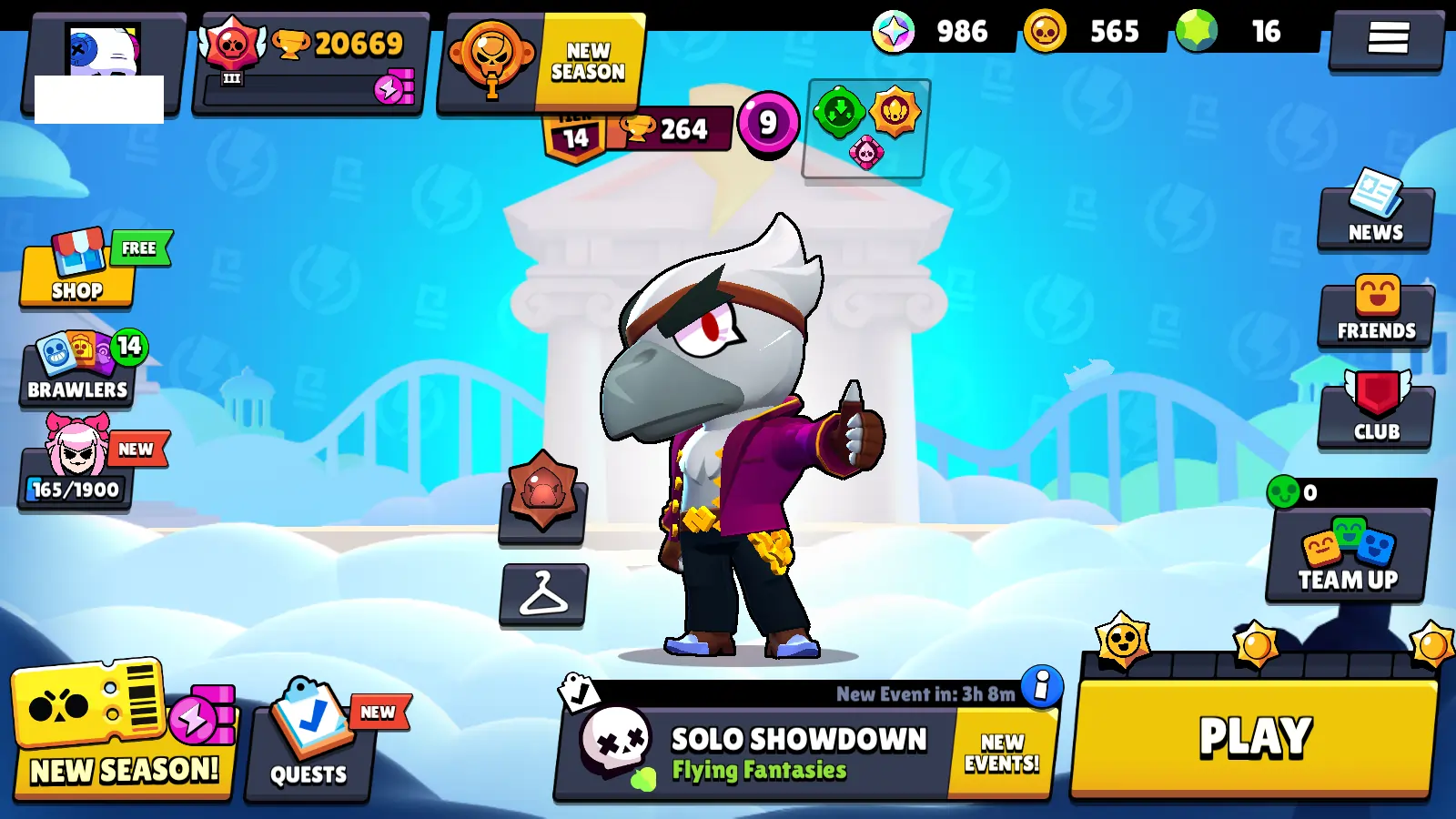Tap the yellow PLAY button
Screen dimensions: 1456x819
[1254, 737]
